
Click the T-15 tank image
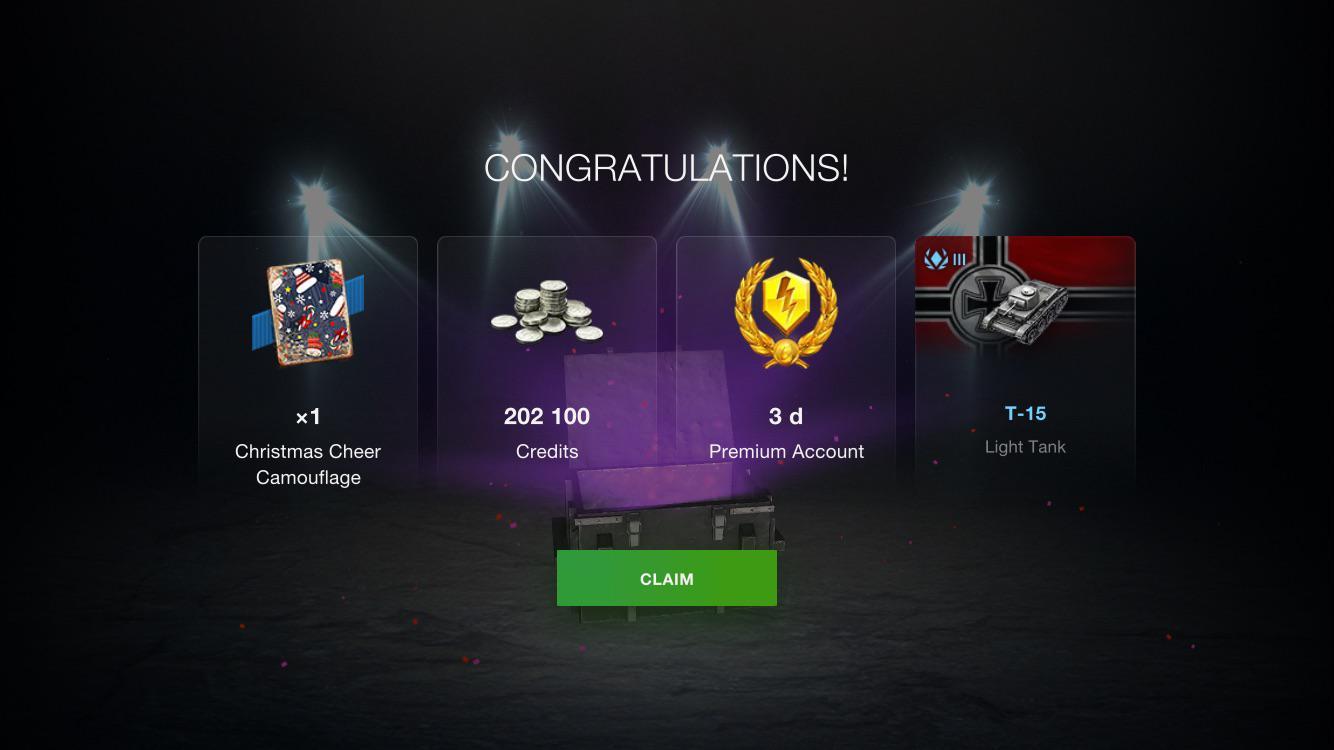click(1030, 310)
